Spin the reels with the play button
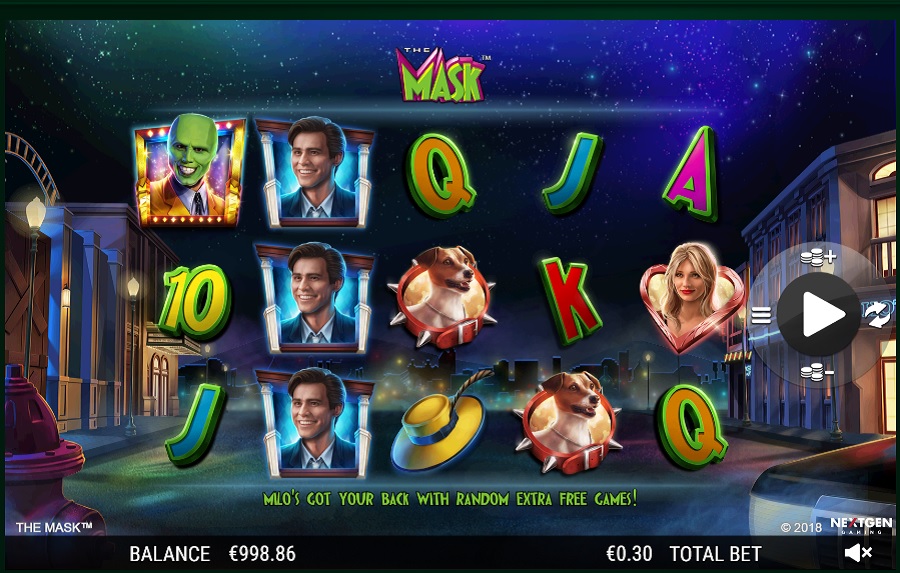The height and width of the screenshot is (573, 900). pyautogui.click(x=819, y=315)
